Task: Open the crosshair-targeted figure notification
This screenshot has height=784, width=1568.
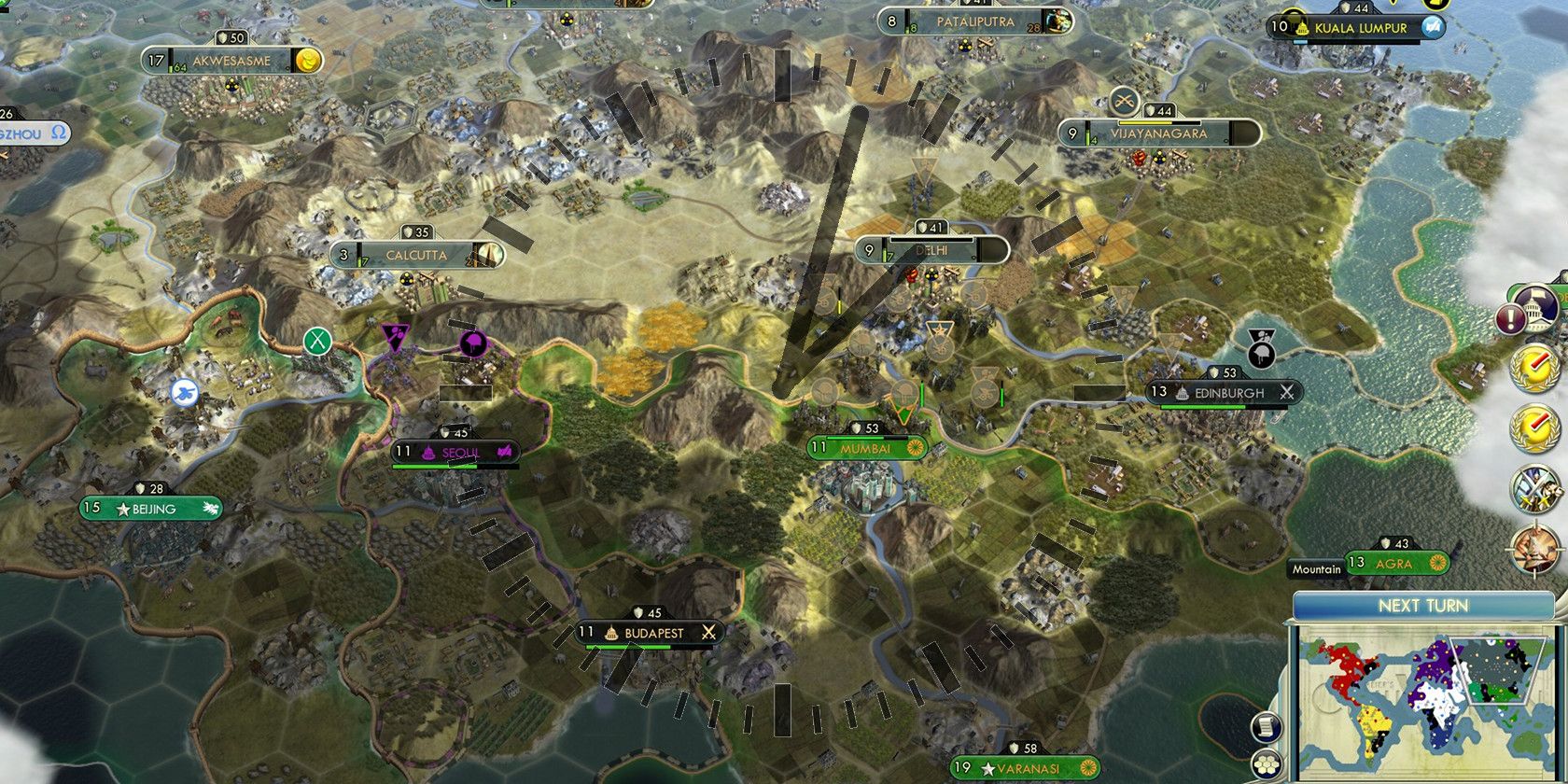Action: pyautogui.click(x=1535, y=548)
